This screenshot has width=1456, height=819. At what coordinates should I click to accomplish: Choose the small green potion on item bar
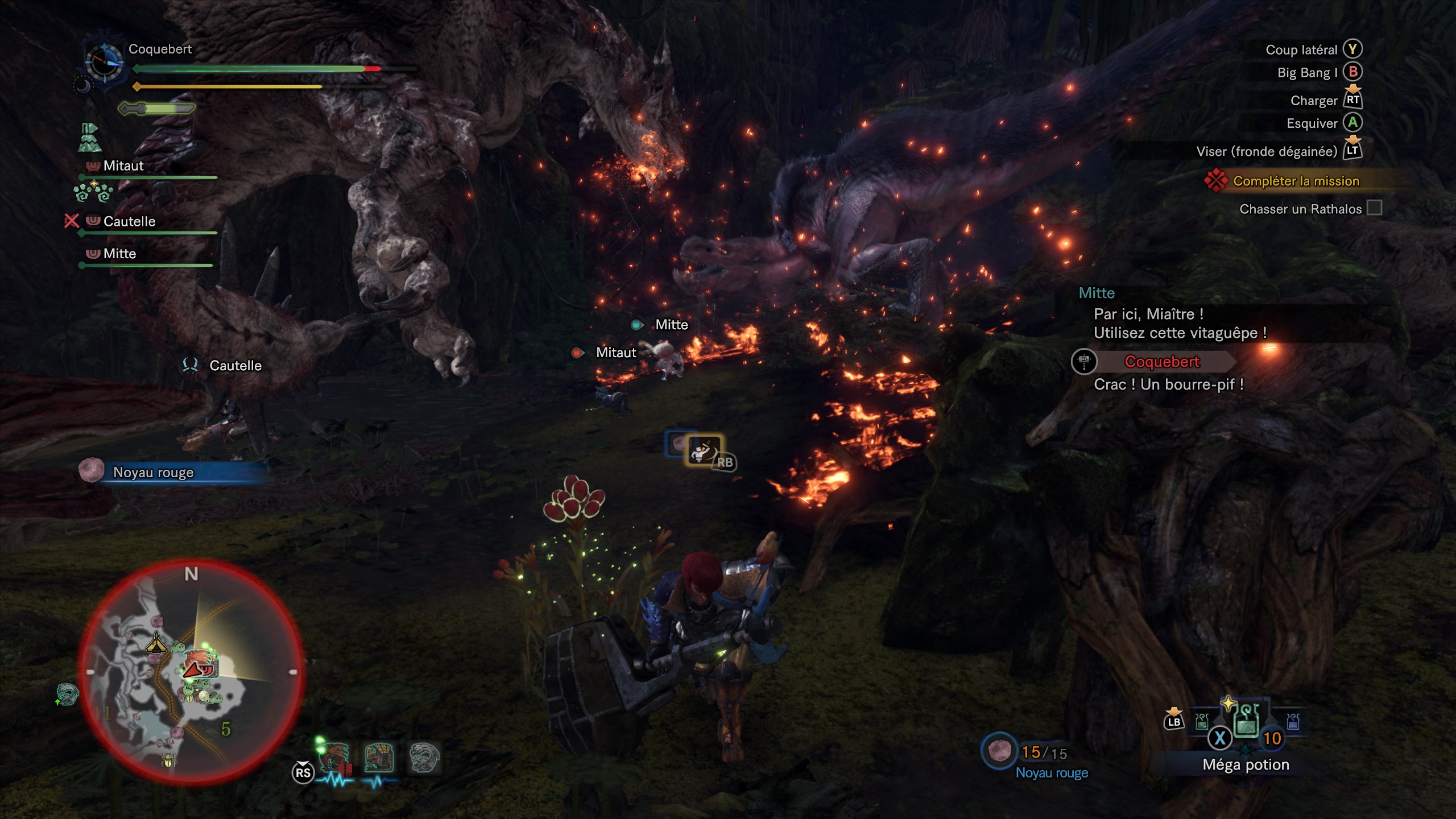(x=1202, y=722)
